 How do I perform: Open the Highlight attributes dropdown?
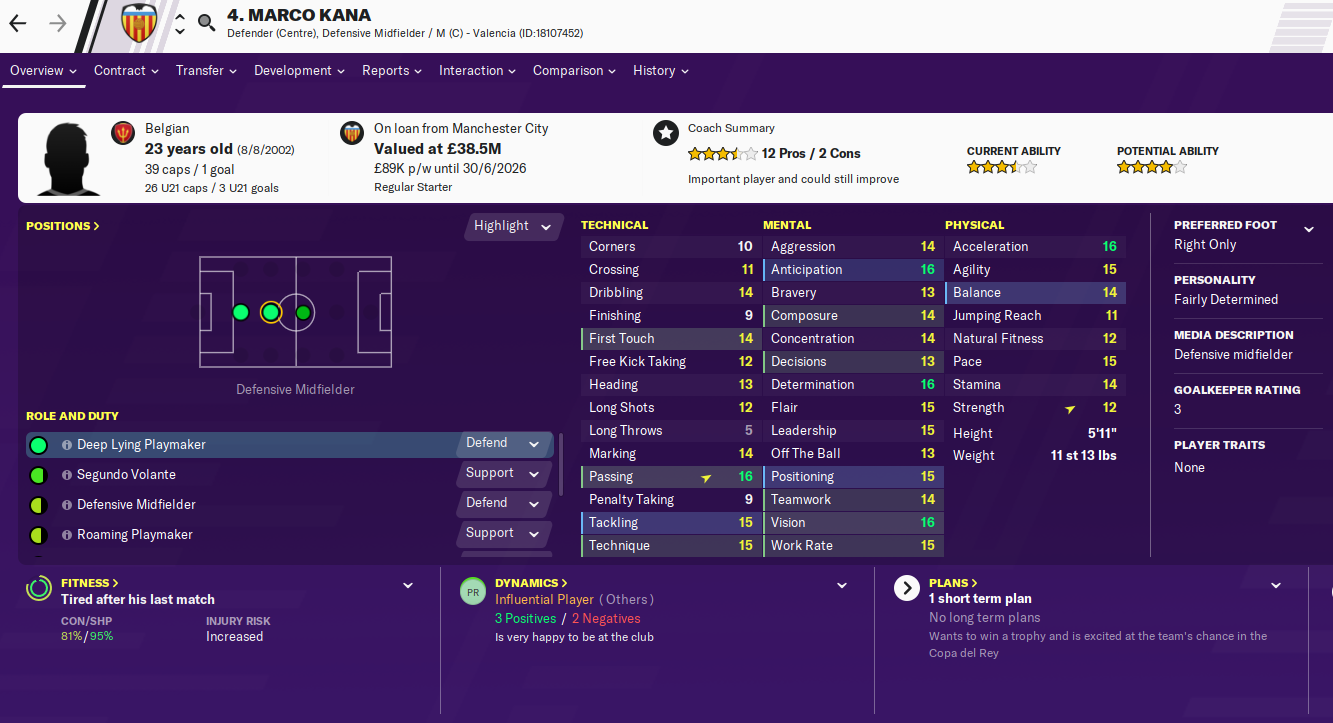(x=512, y=226)
